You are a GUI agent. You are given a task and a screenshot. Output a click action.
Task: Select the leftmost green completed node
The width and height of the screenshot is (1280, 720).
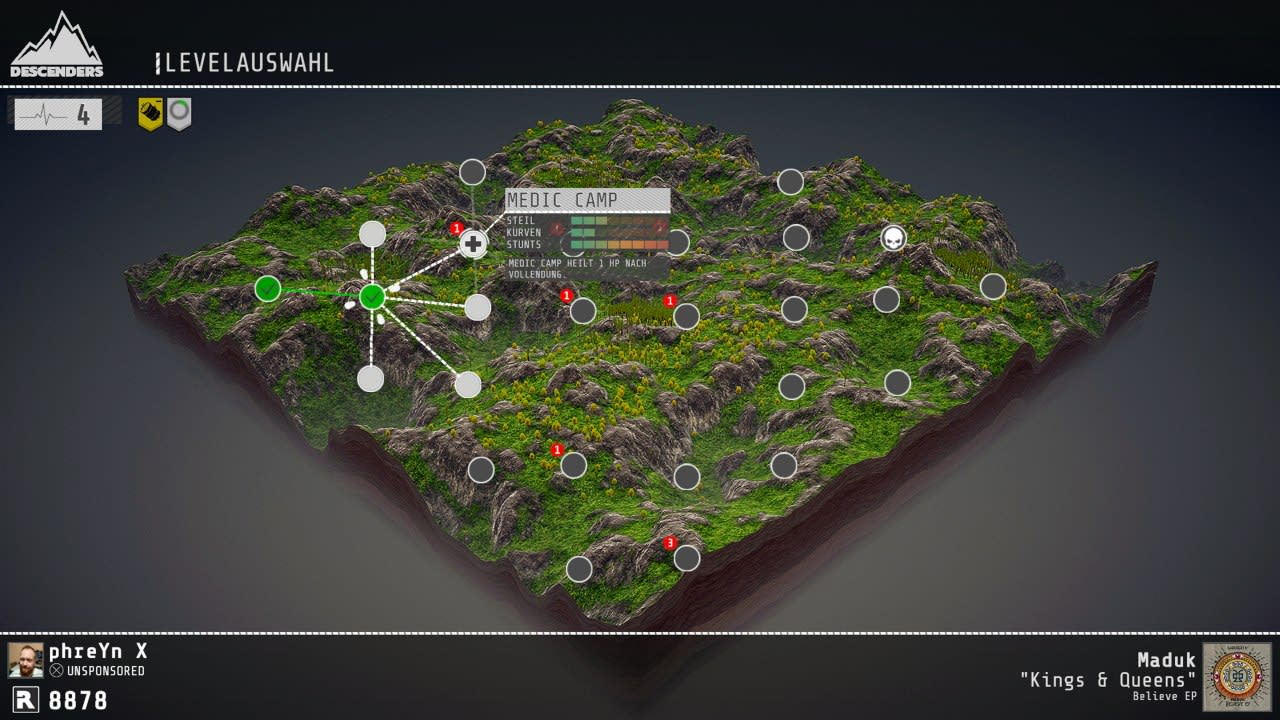[x=268, y=289]
